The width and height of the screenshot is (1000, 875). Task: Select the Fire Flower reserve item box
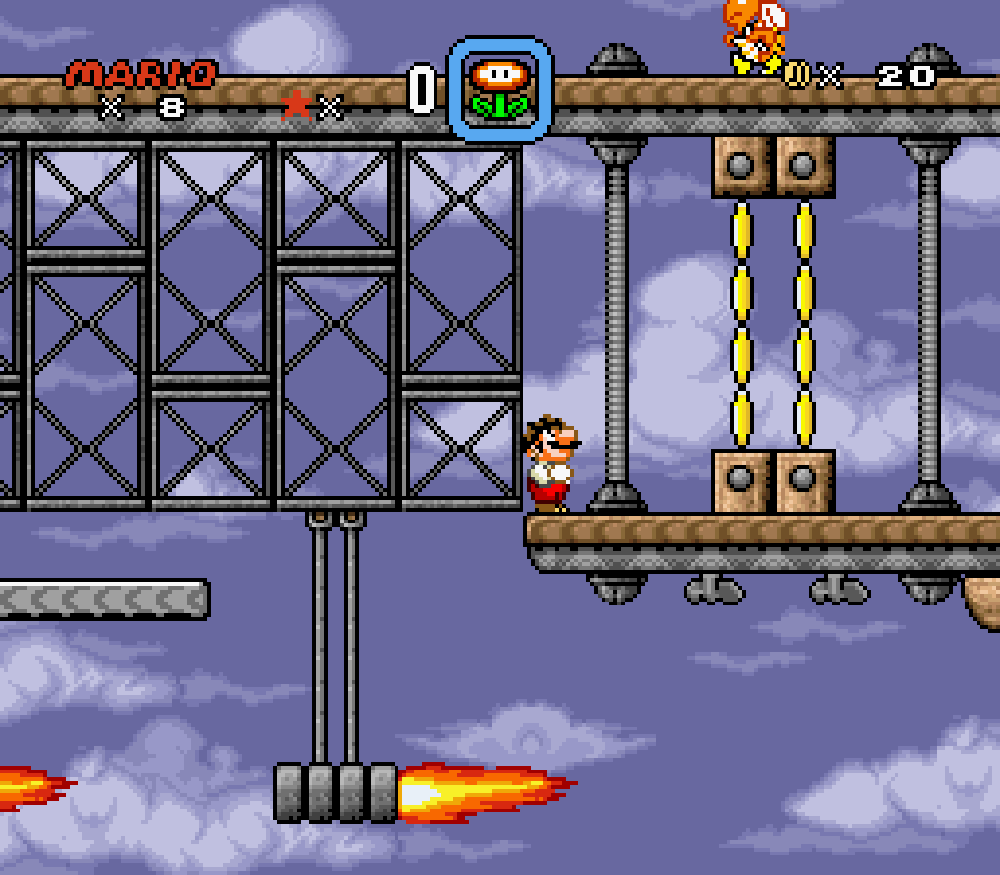point(500,89)
